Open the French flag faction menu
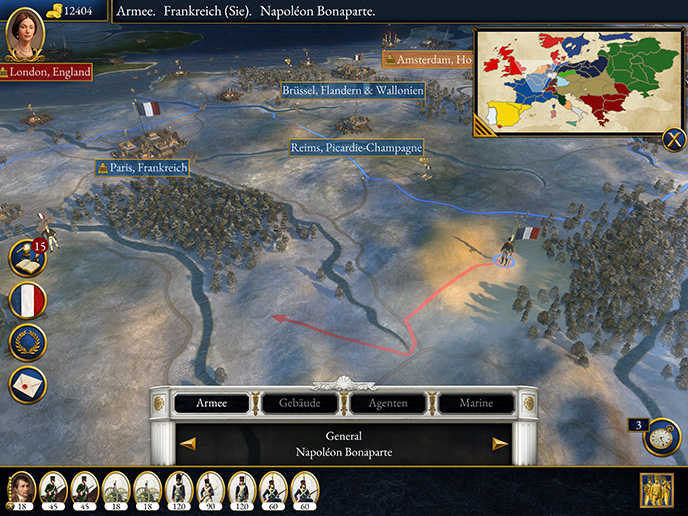The image size is (688, 516). tap(27, 300)
